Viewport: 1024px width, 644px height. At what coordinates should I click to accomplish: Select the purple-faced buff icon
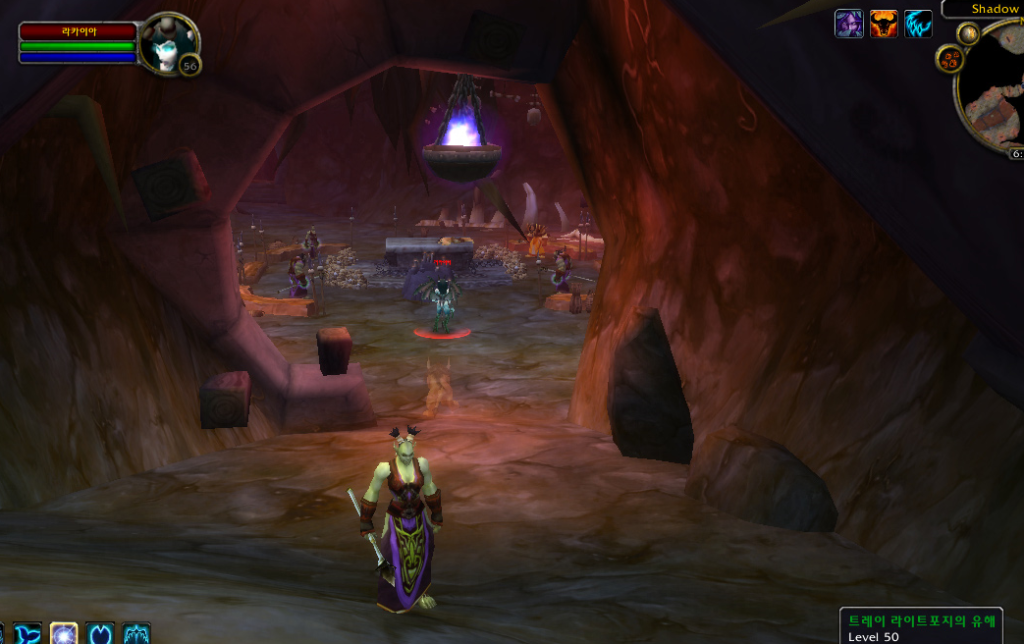(x=849, y=24)
